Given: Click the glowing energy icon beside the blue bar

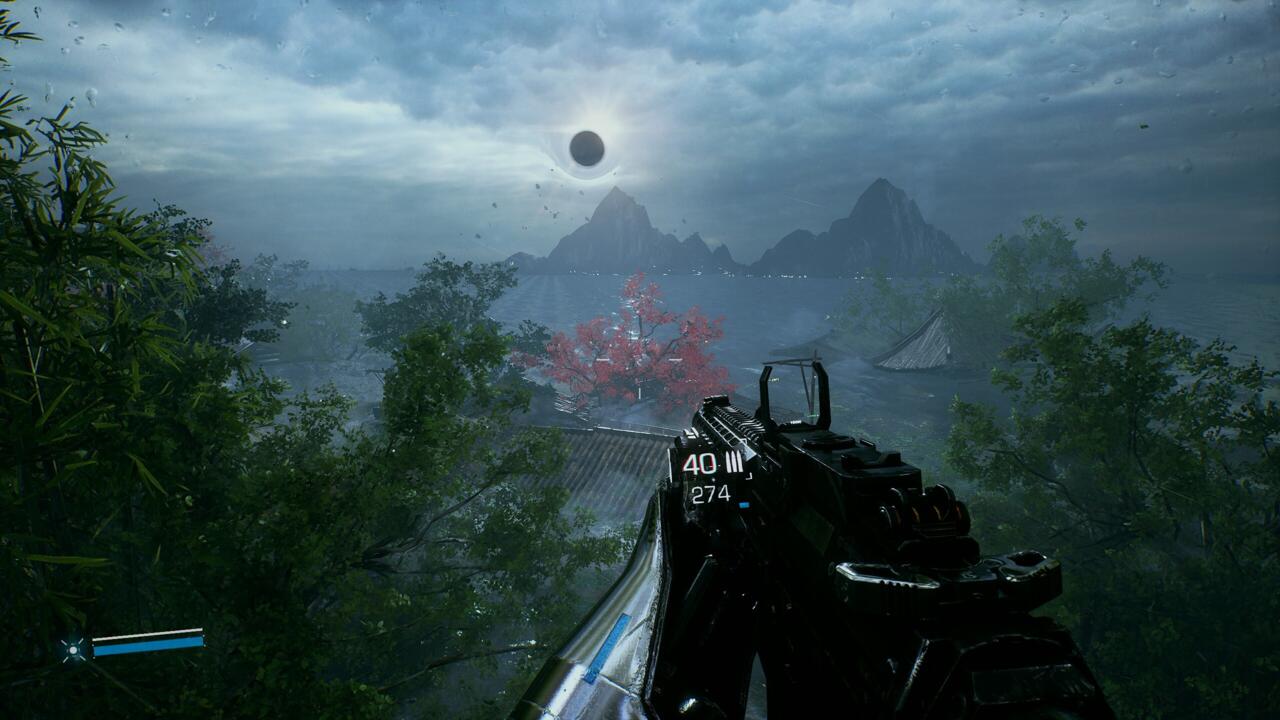Looking at the screenshot, I should coord(73,649).
